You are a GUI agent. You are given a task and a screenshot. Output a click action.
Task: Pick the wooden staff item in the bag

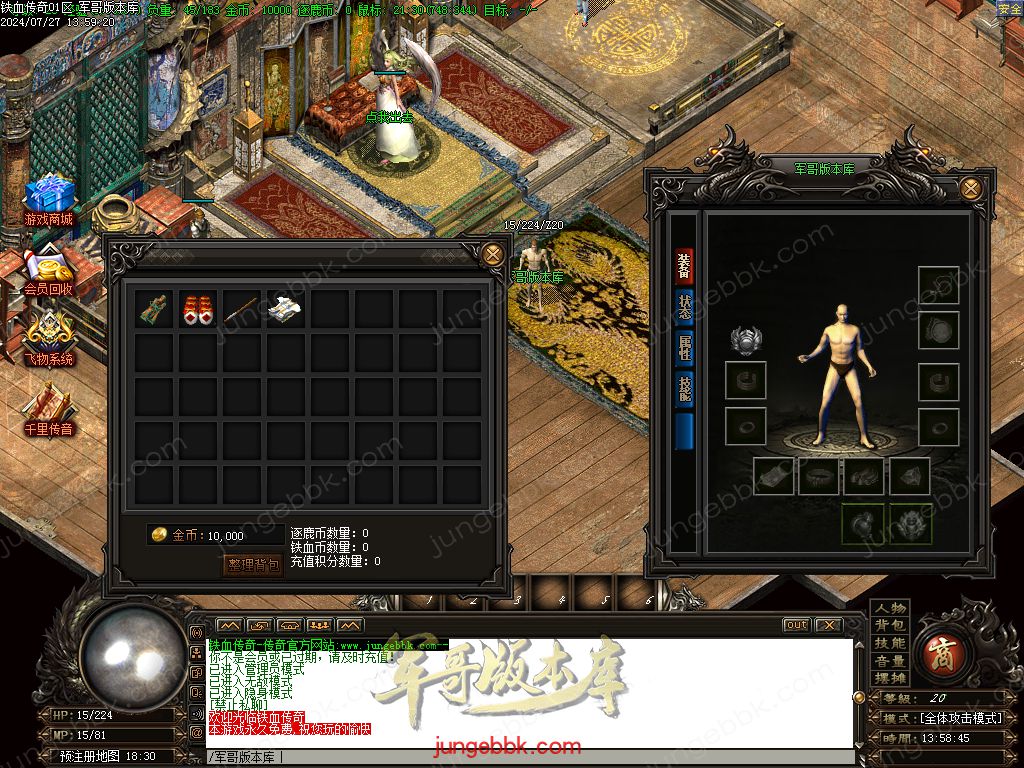pyautogui.click(x=243, y=310)
